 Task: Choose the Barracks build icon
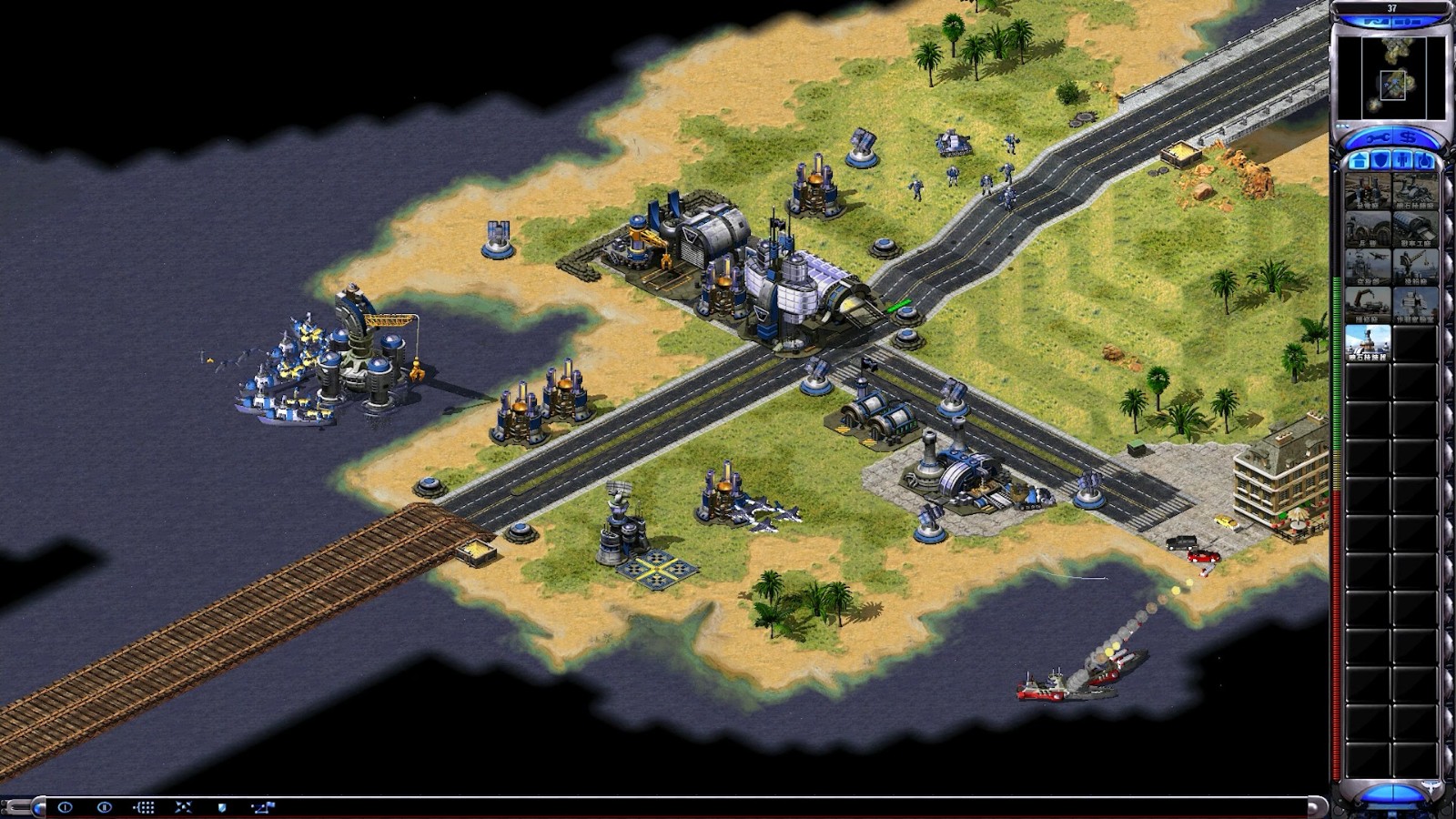(x=1368, y=229)
